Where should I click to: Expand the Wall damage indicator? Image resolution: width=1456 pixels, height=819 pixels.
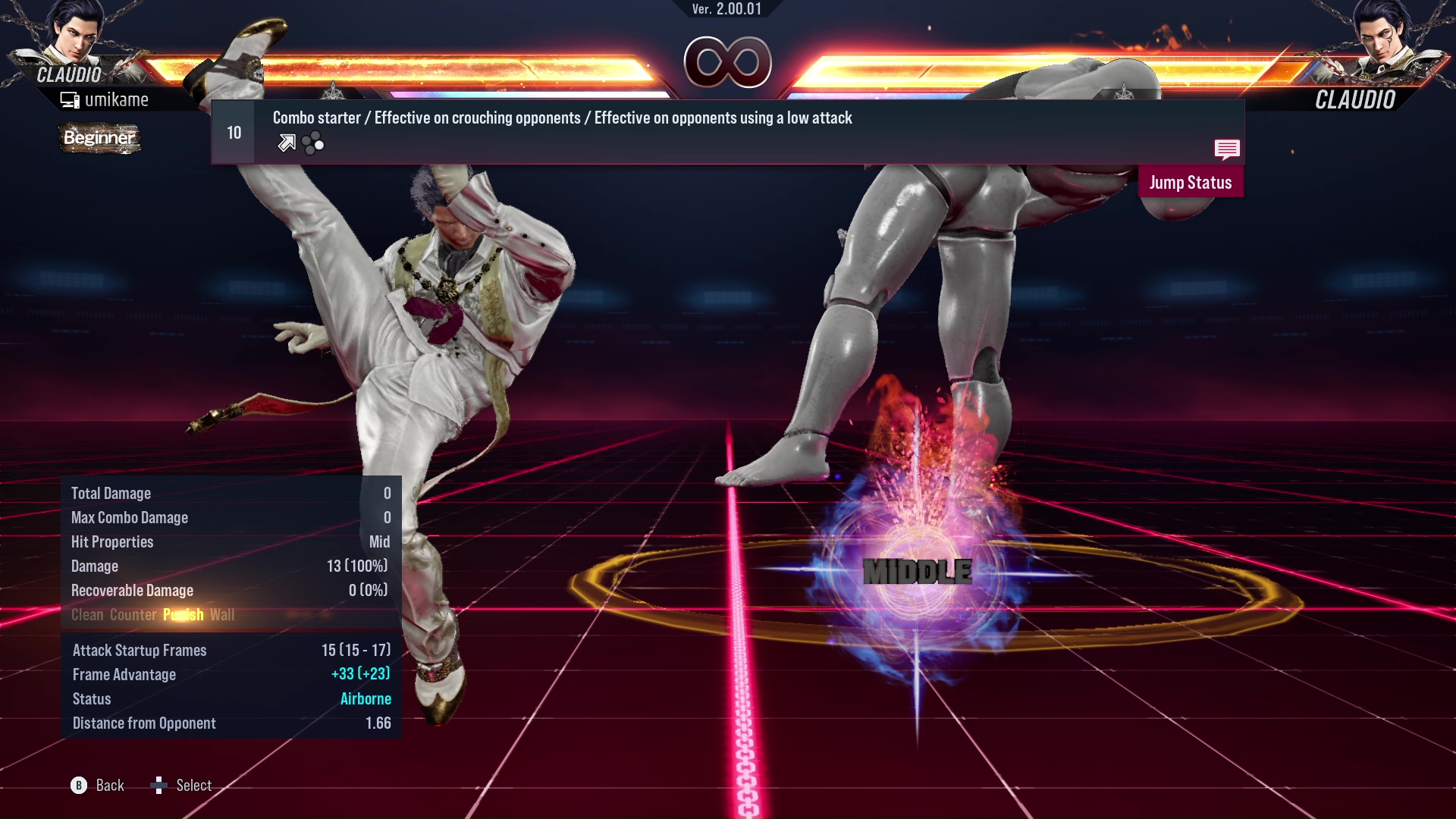pos(224,614)
